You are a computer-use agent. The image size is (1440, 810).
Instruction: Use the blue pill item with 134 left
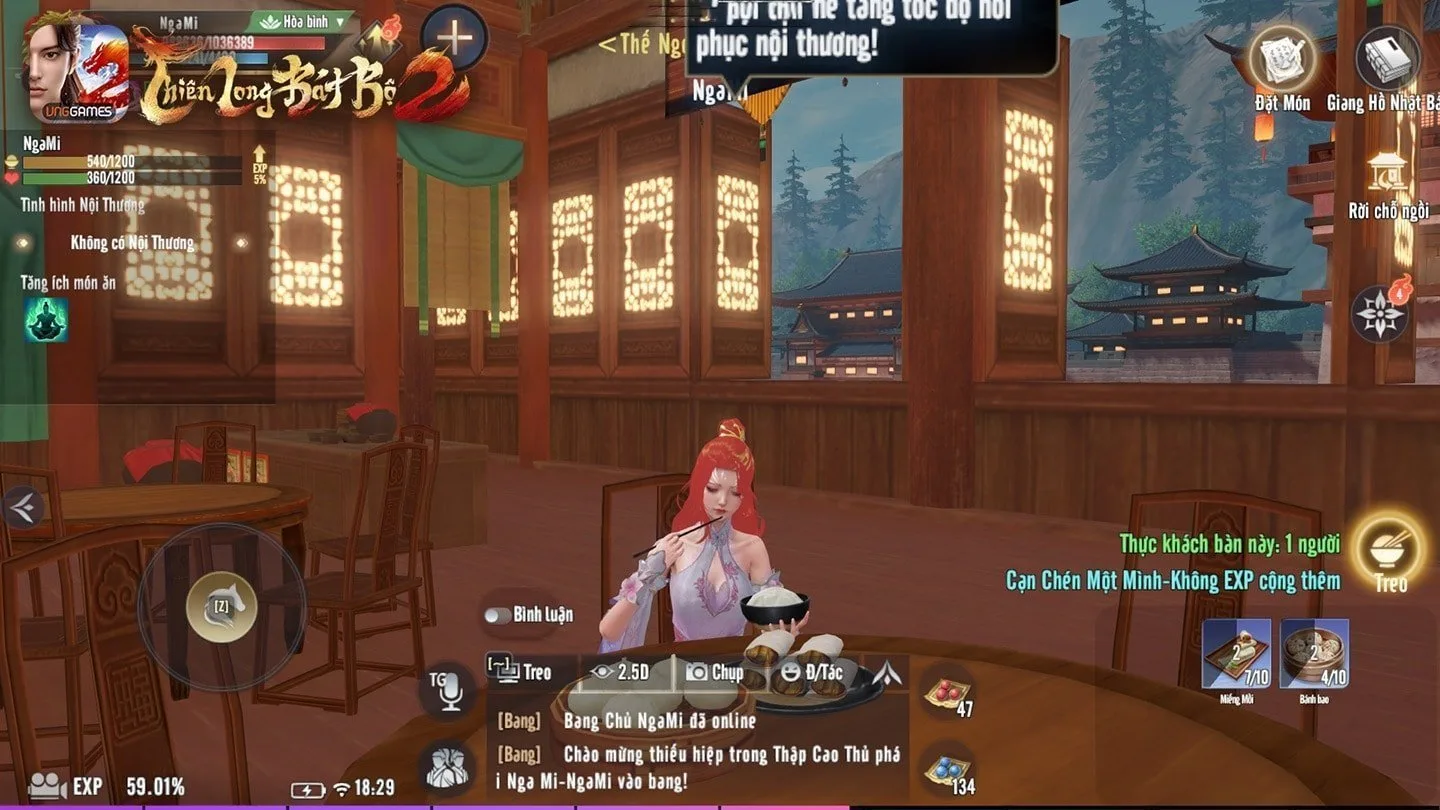click(946, 768)
